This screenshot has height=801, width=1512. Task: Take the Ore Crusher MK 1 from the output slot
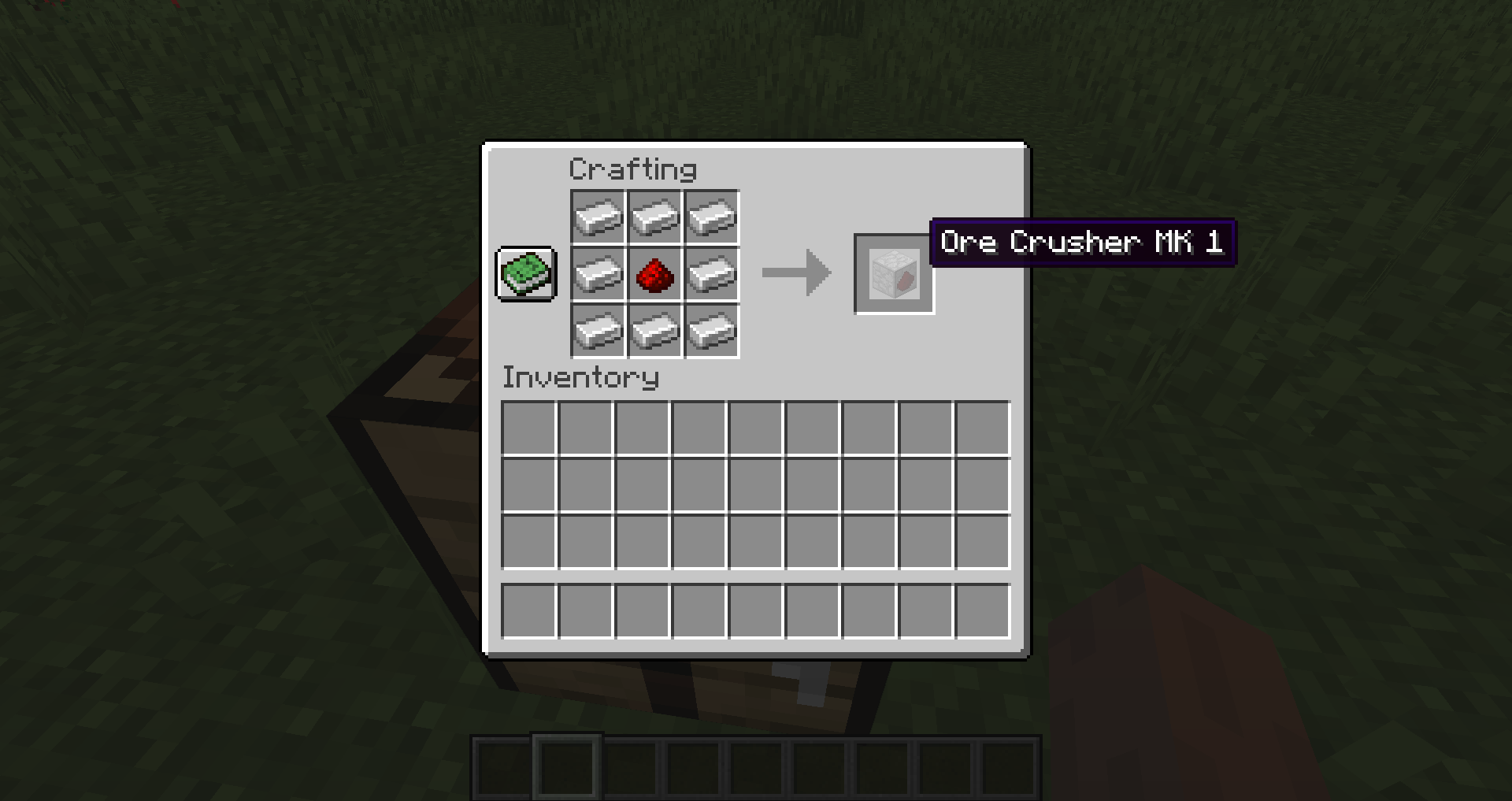pyautogui.click(x=894, y=274)
